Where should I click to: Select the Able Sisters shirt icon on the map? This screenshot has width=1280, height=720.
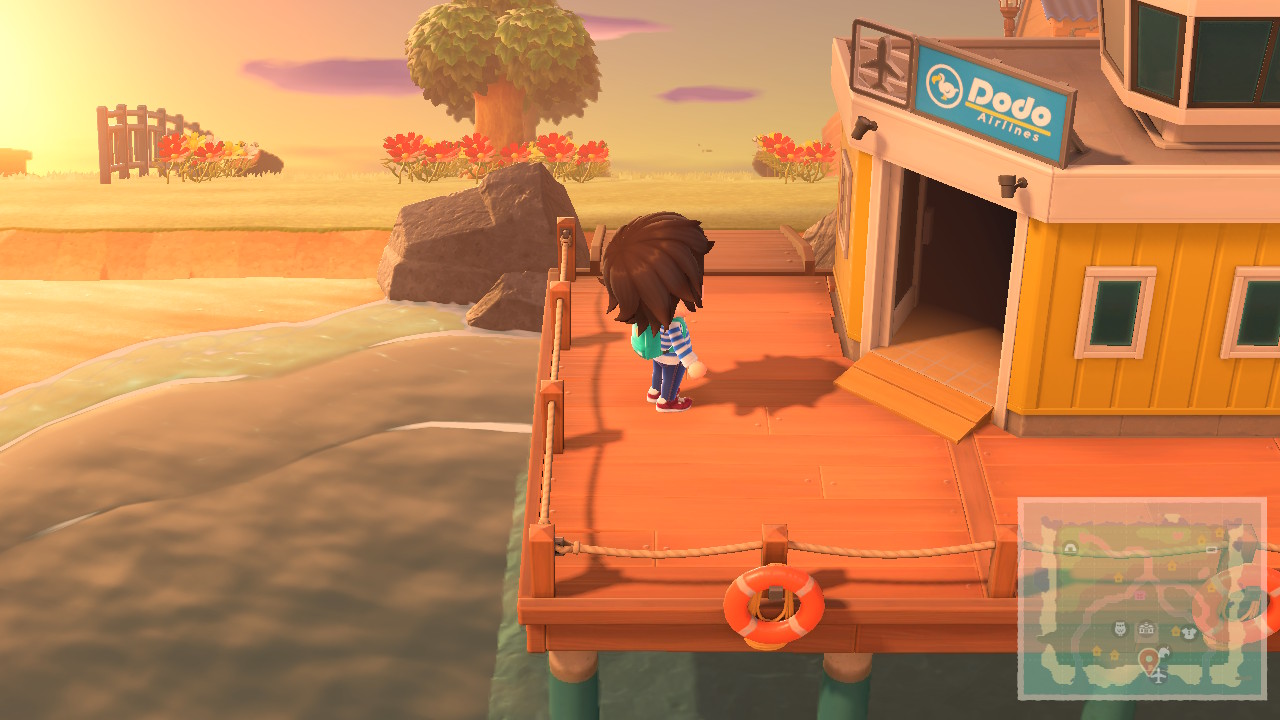pyautogui.click(x=1189, y=632)
